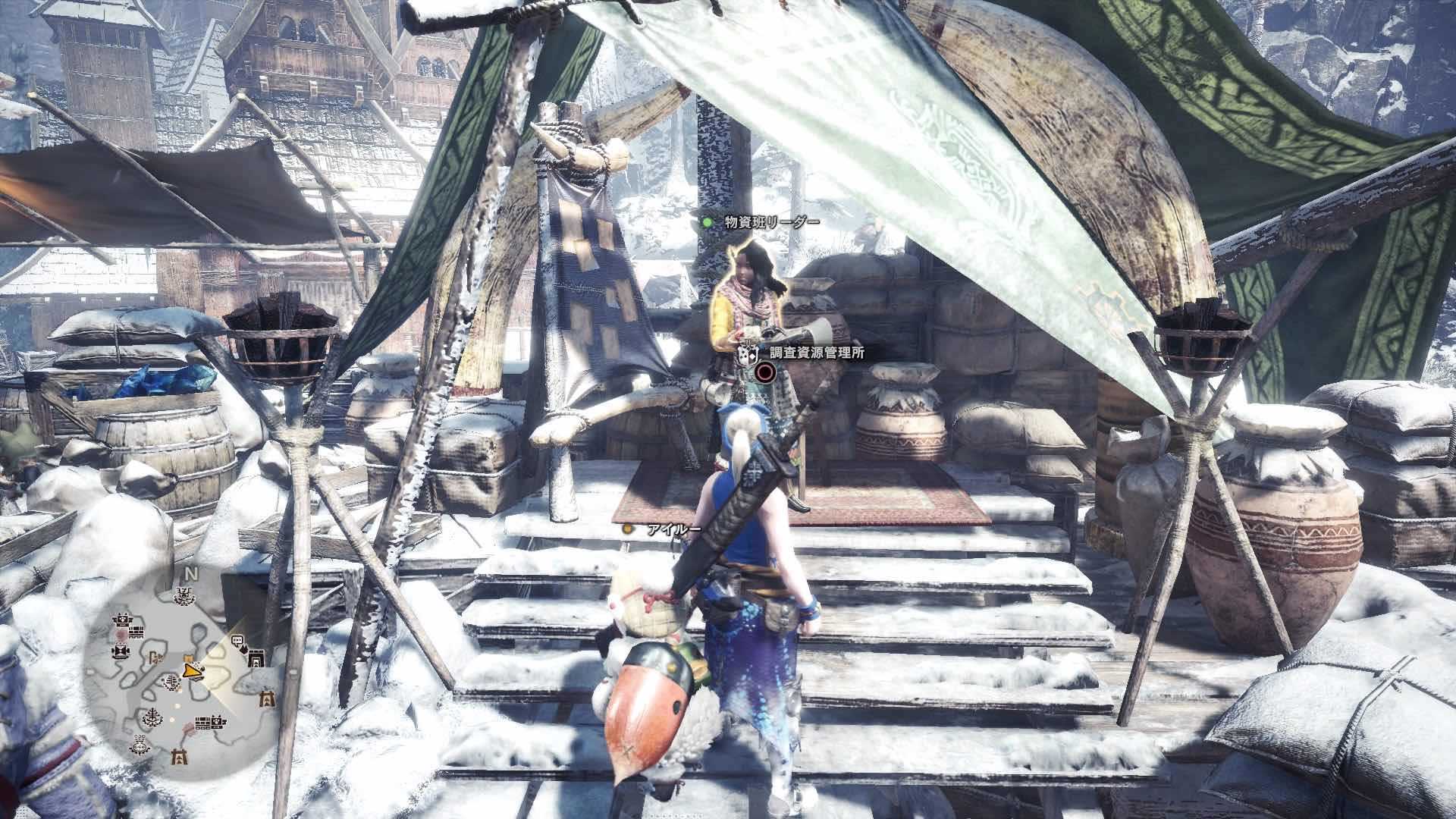
Task: Click the canteen icon at the minimap's top
Action: pos(184,595)
